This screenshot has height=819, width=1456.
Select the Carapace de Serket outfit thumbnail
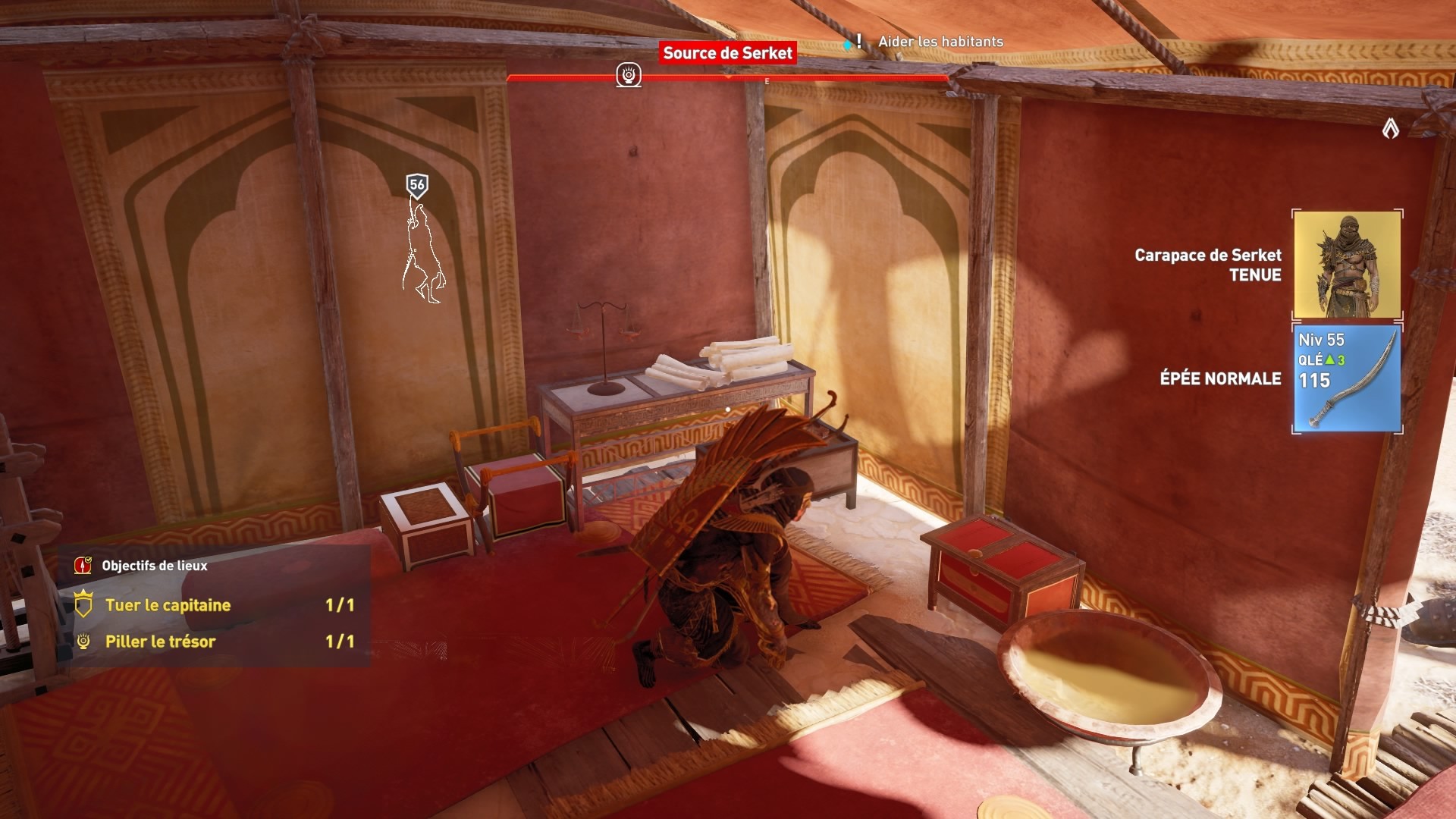(1347, 264)
